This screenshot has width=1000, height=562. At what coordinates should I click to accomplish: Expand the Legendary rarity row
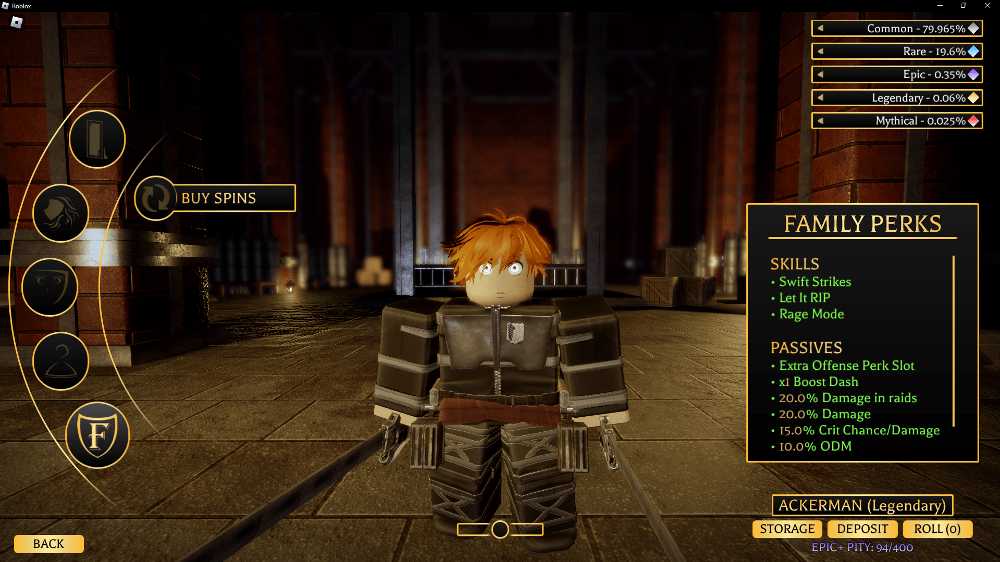point(820,98)
